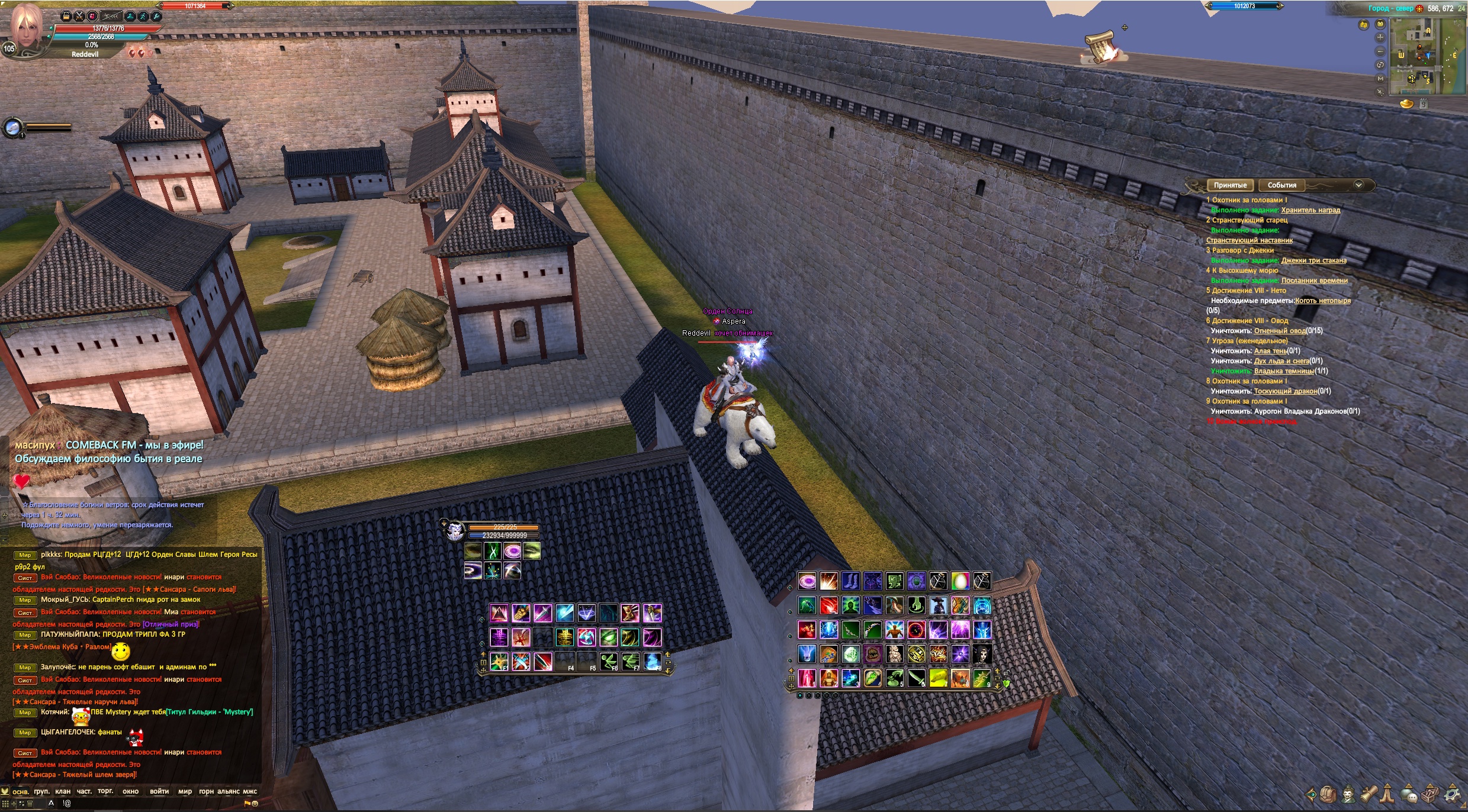Viewport: 1468px width, 812px height.
Task: Open the backpack inventory icon
Action: pos(1328,794)
